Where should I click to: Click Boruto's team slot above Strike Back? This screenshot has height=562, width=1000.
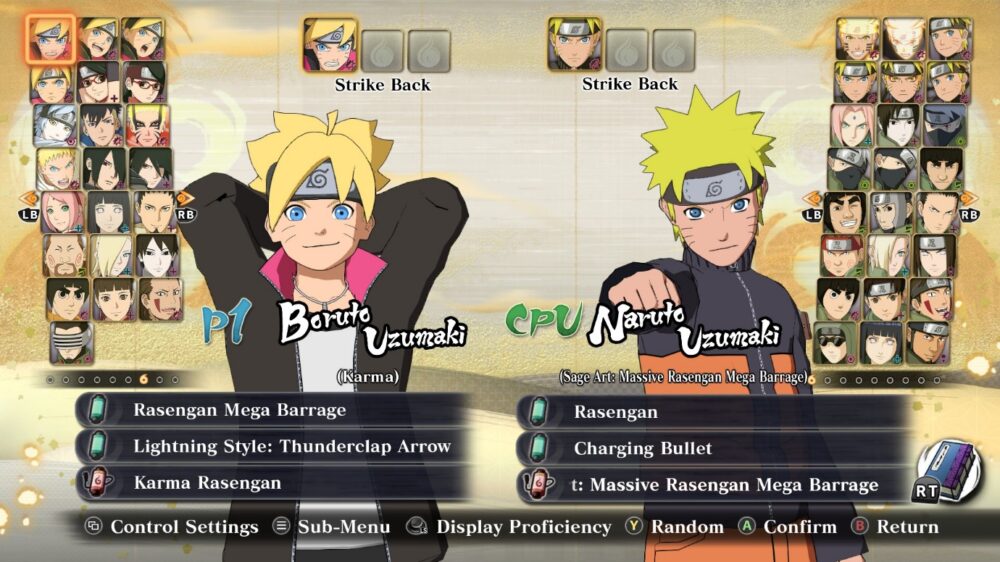pos(330,46)
